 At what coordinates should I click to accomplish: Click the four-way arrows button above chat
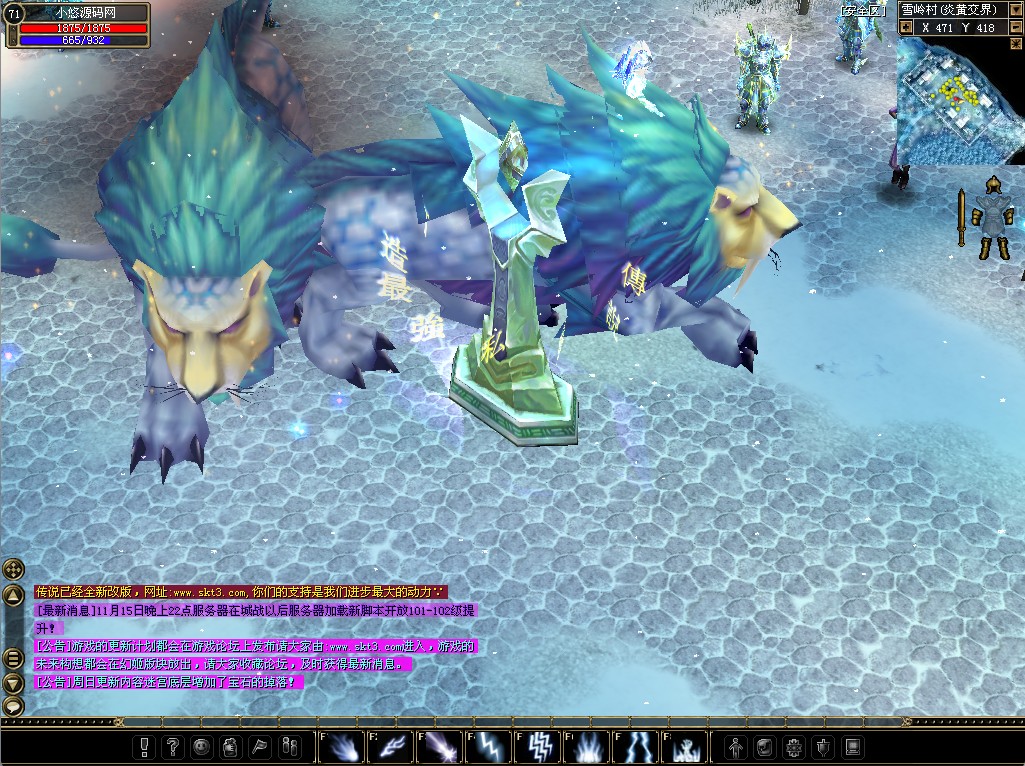pos(13,570)
